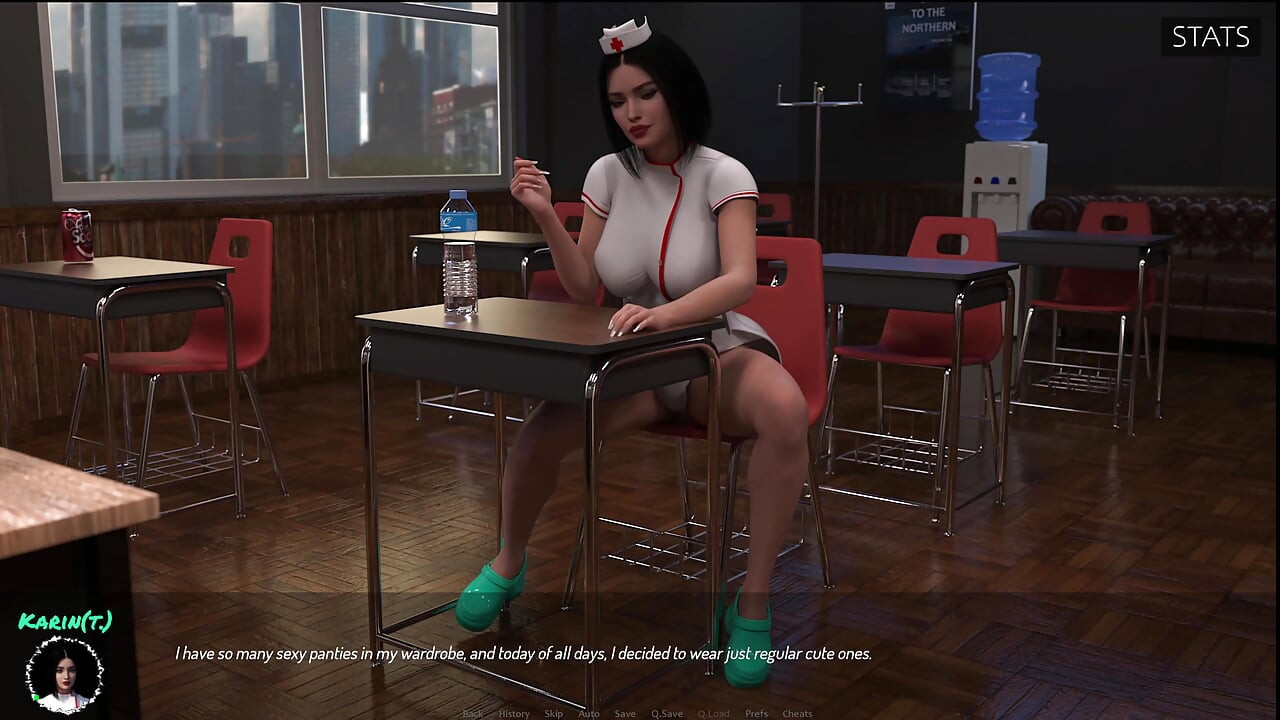Click the green status dot on portrait

pos(36,697)
